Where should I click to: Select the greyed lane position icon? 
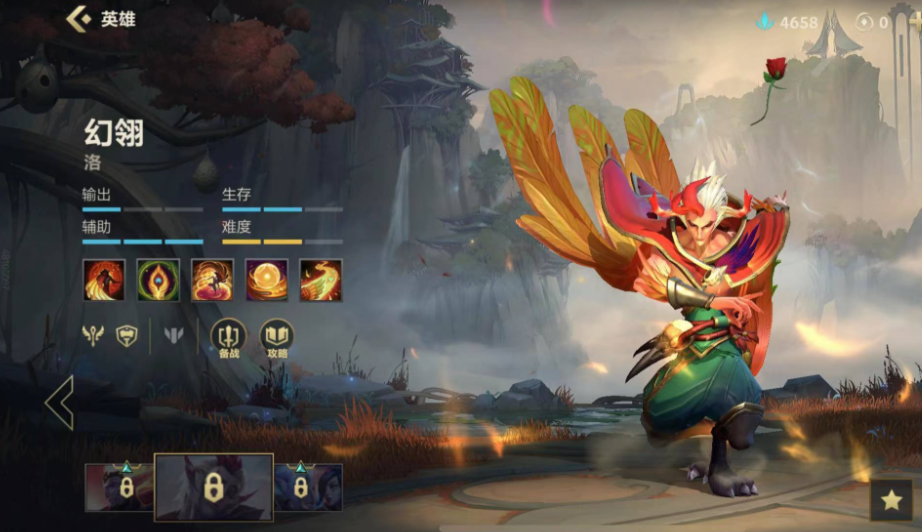pyautogui.click(x=175, y=336)
